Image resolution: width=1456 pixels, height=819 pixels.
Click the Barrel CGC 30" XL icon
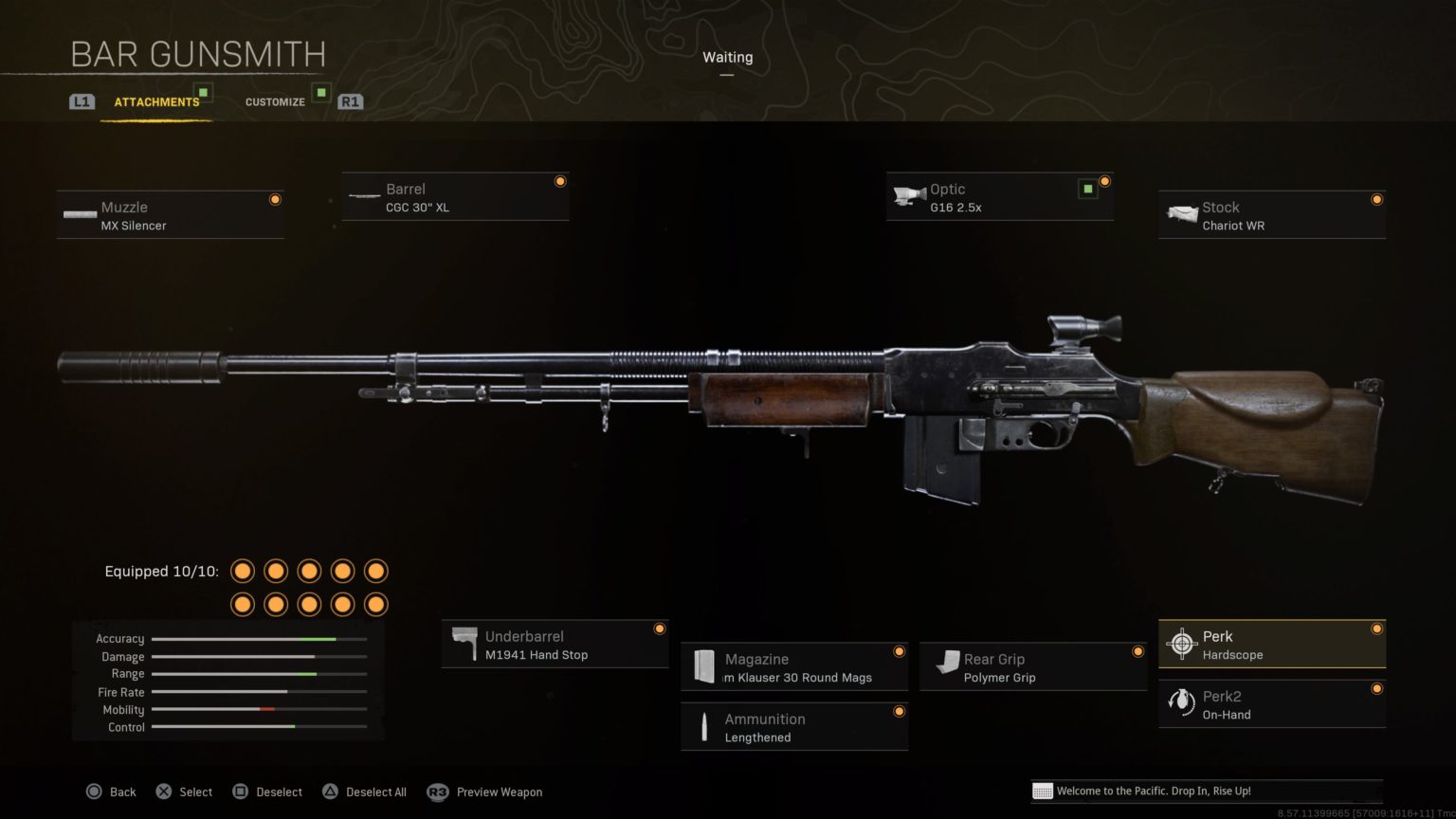[365, 194]
